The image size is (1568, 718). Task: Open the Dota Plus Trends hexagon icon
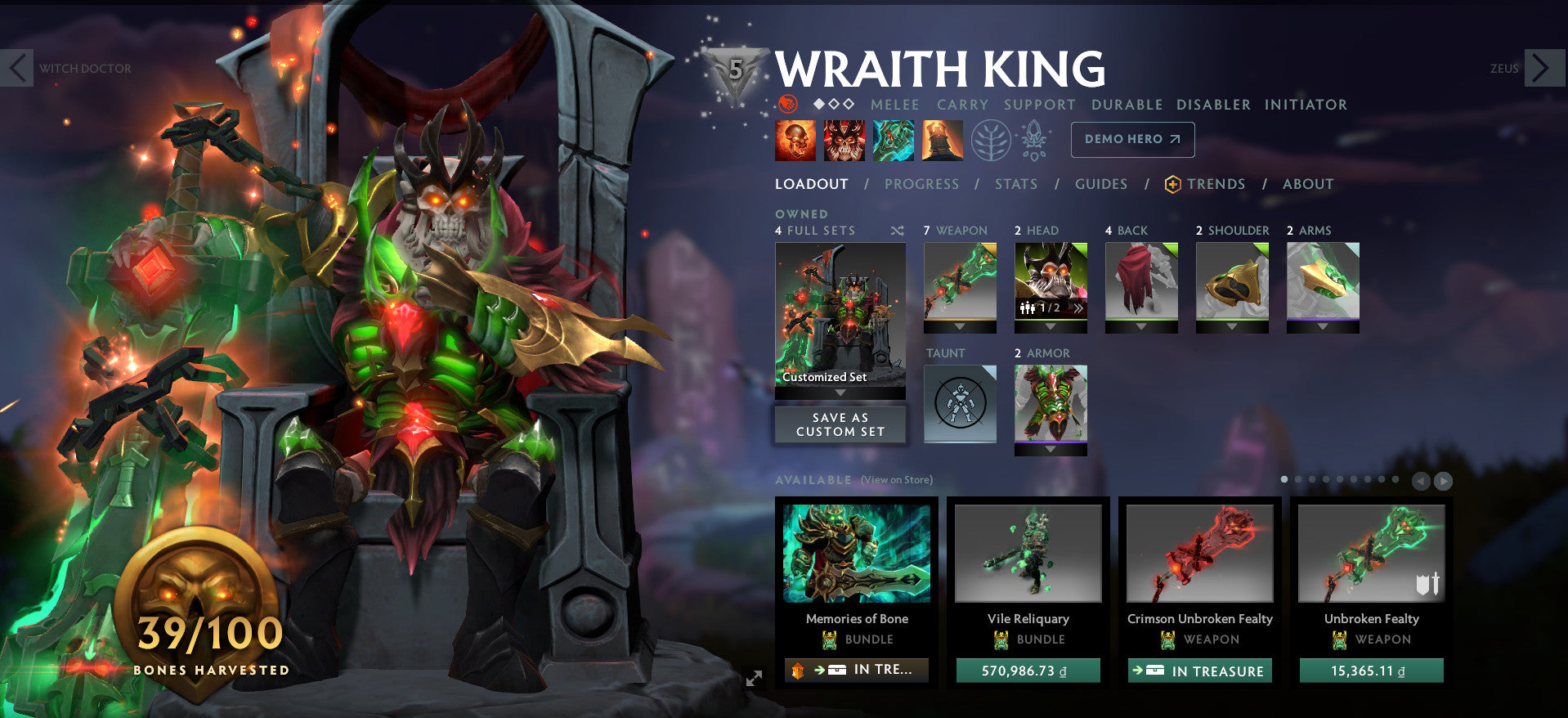pos(1172,184)
